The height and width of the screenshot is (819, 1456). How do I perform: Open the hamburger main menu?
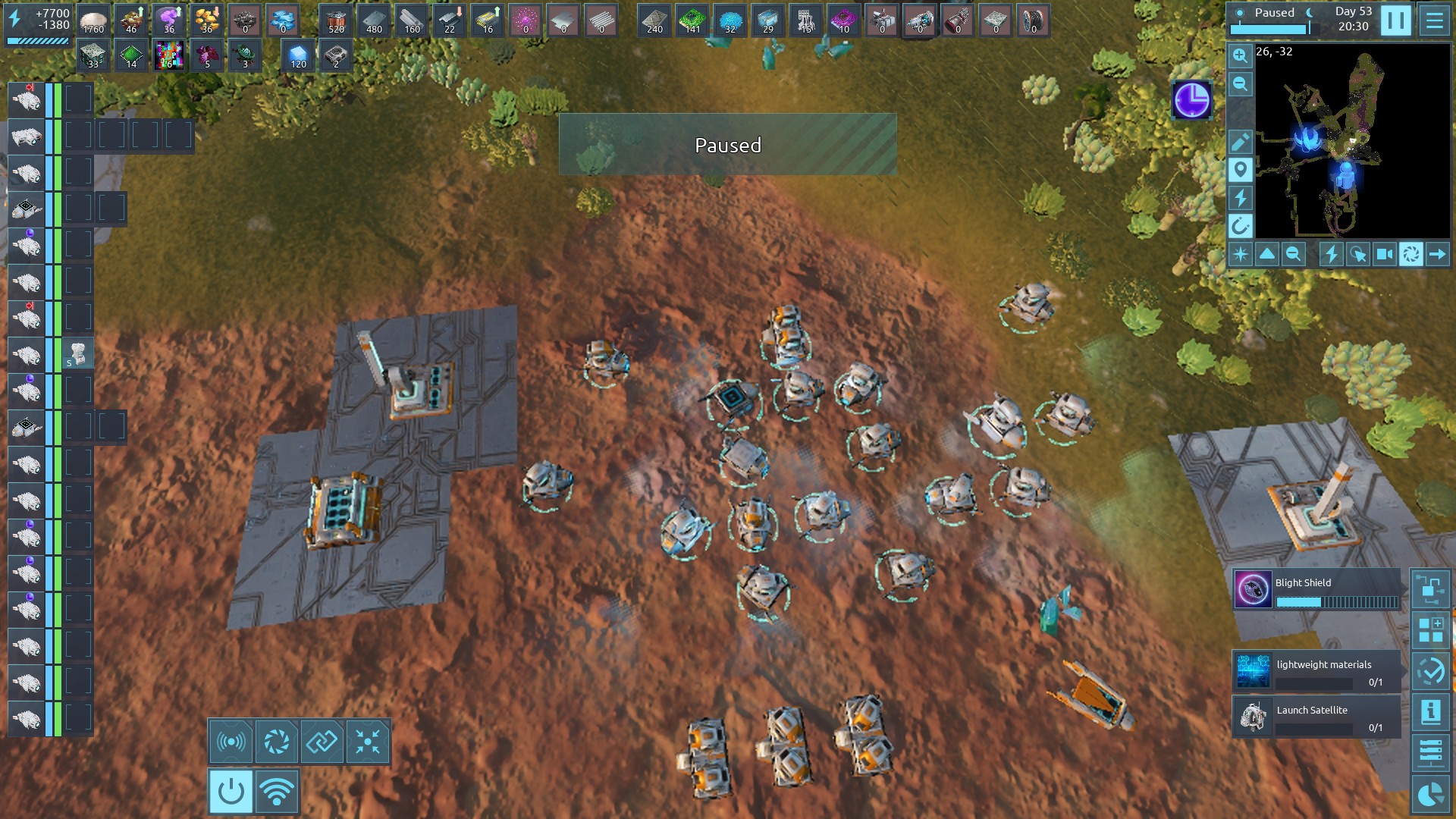click(1434, 20)
